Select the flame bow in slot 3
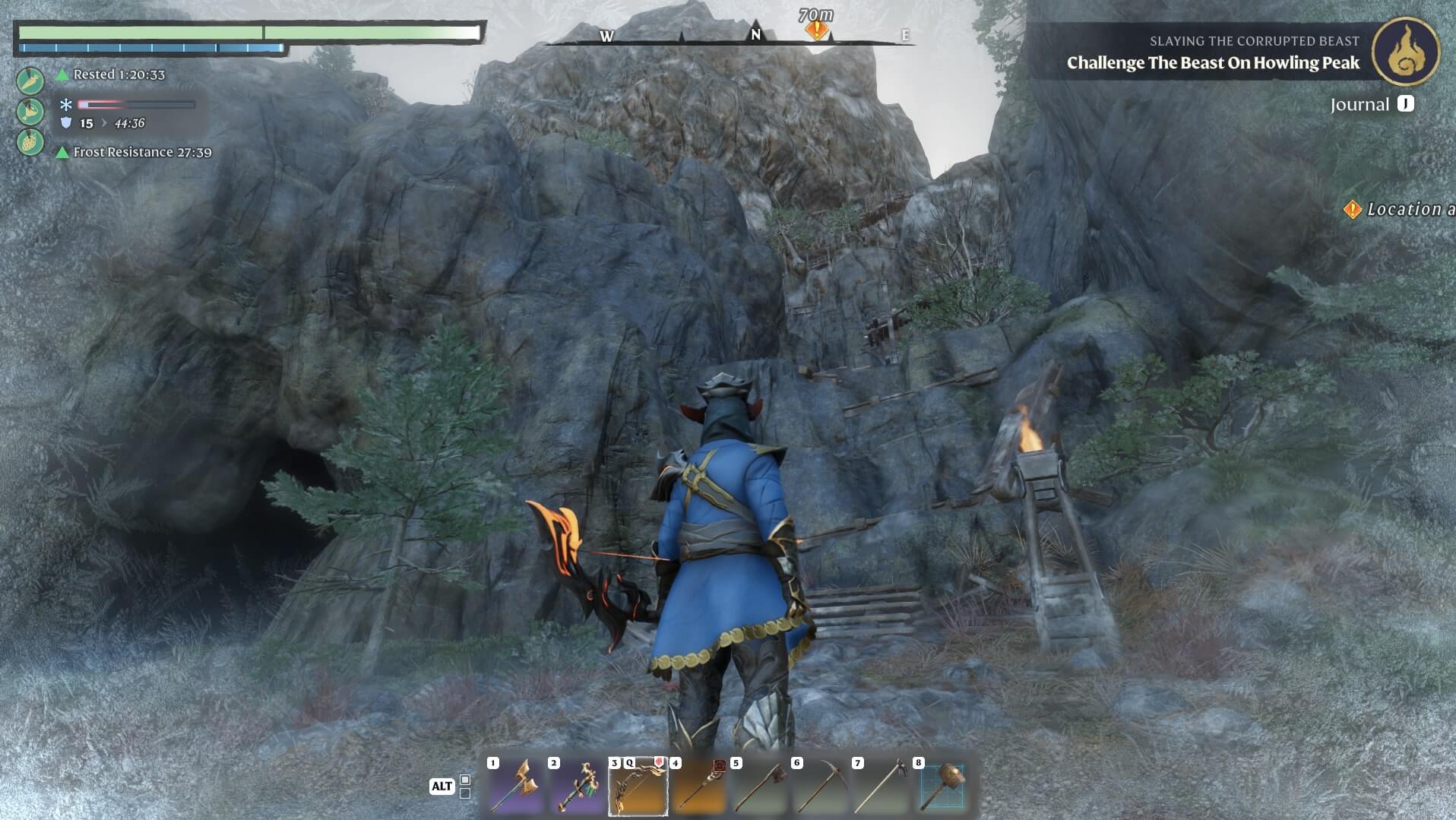This screenshot has width=1456, height=820. pos(638,787)
